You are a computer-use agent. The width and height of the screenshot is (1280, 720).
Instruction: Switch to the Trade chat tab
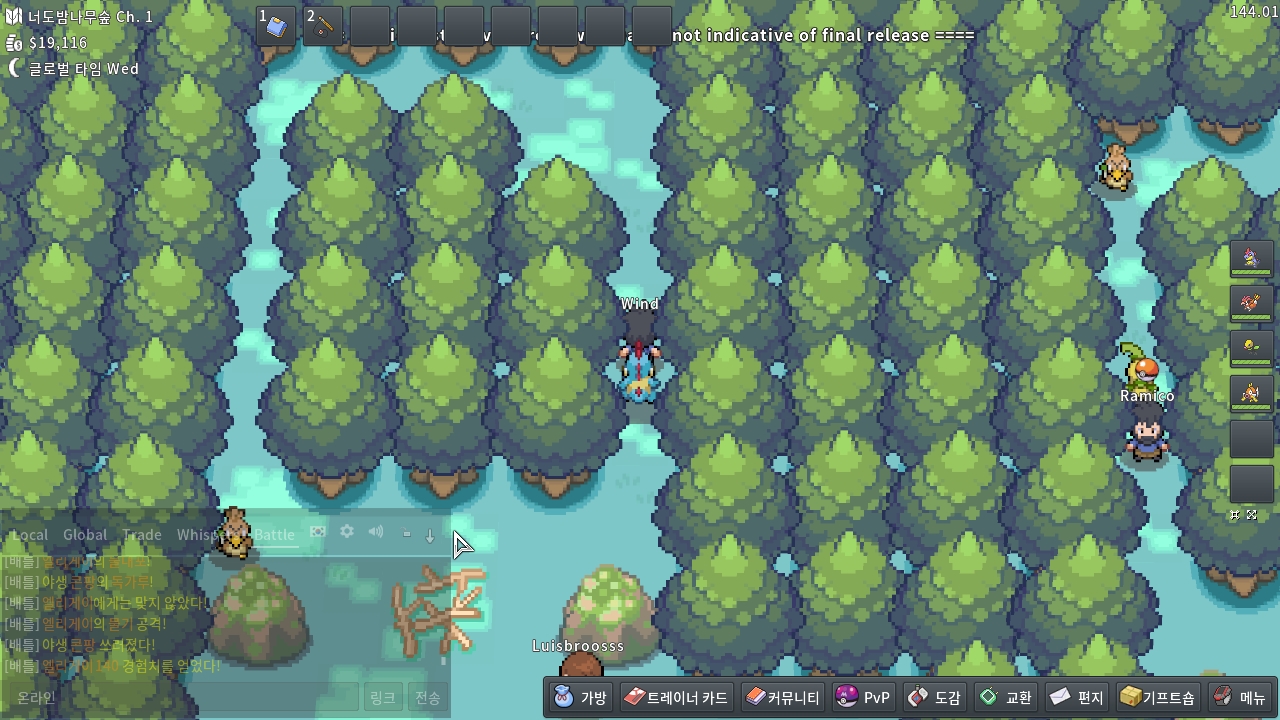tap(142, 535)
